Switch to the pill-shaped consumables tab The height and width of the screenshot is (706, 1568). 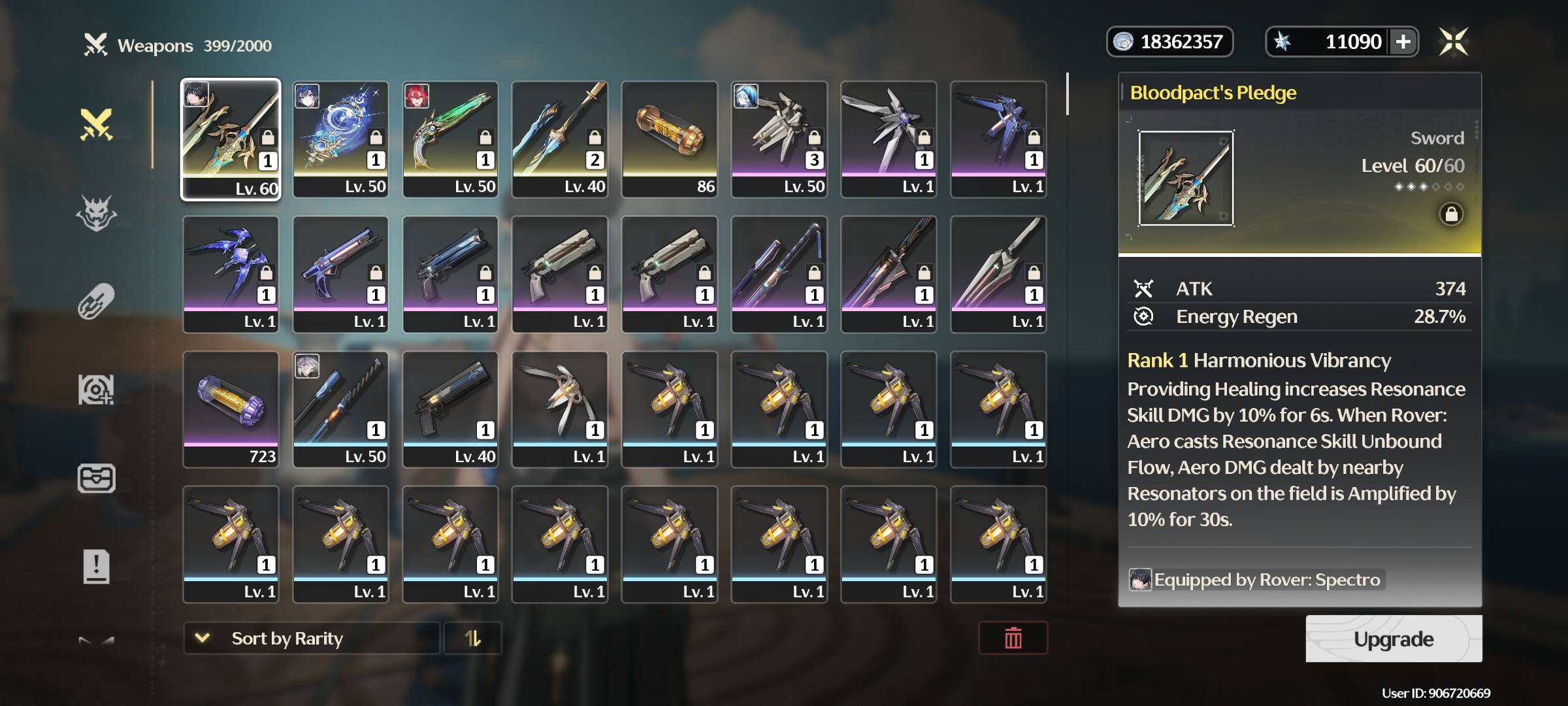(x=97, y=301)
